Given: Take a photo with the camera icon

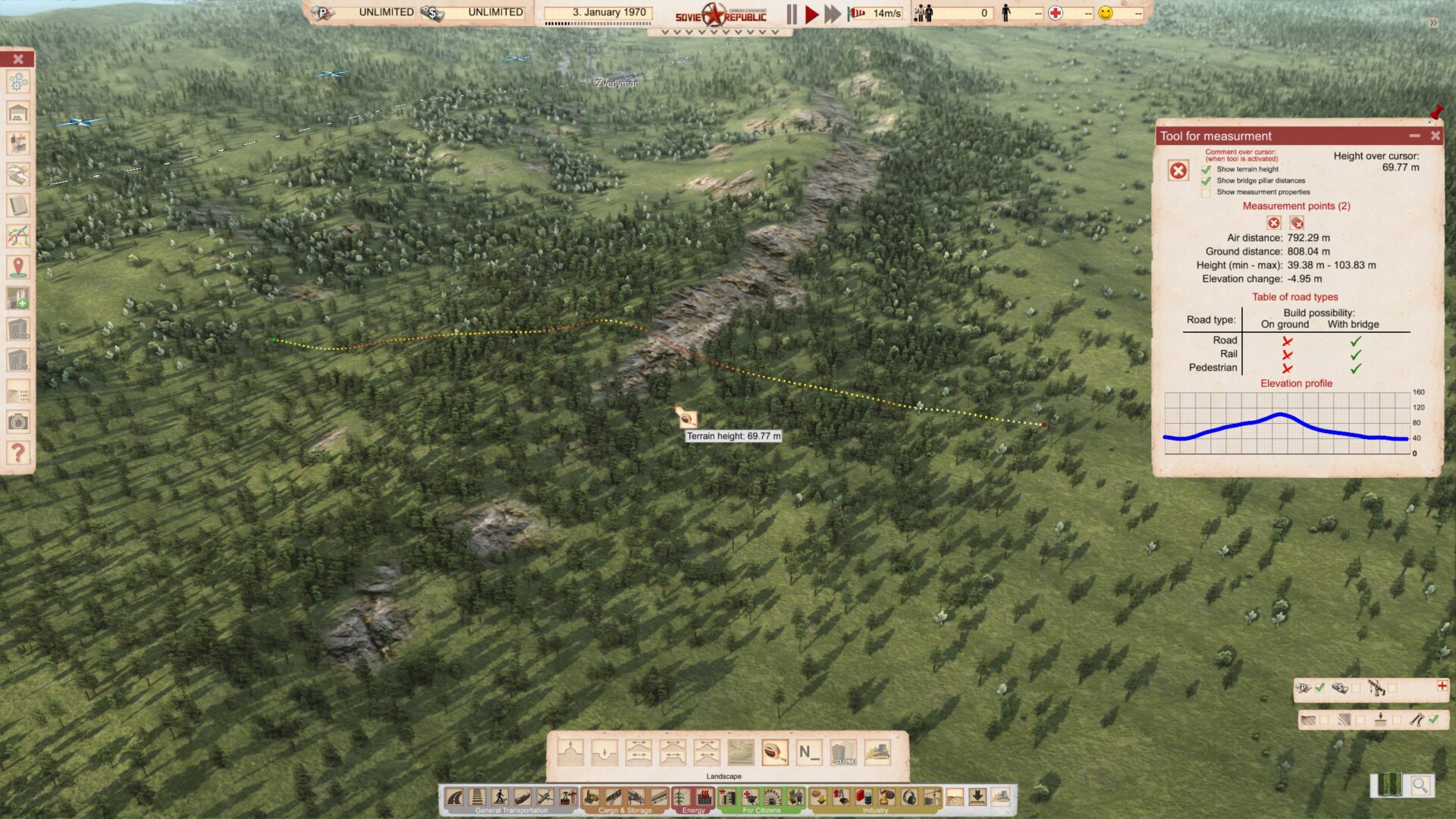Looking at the screenshot, I should click(18, 422).
